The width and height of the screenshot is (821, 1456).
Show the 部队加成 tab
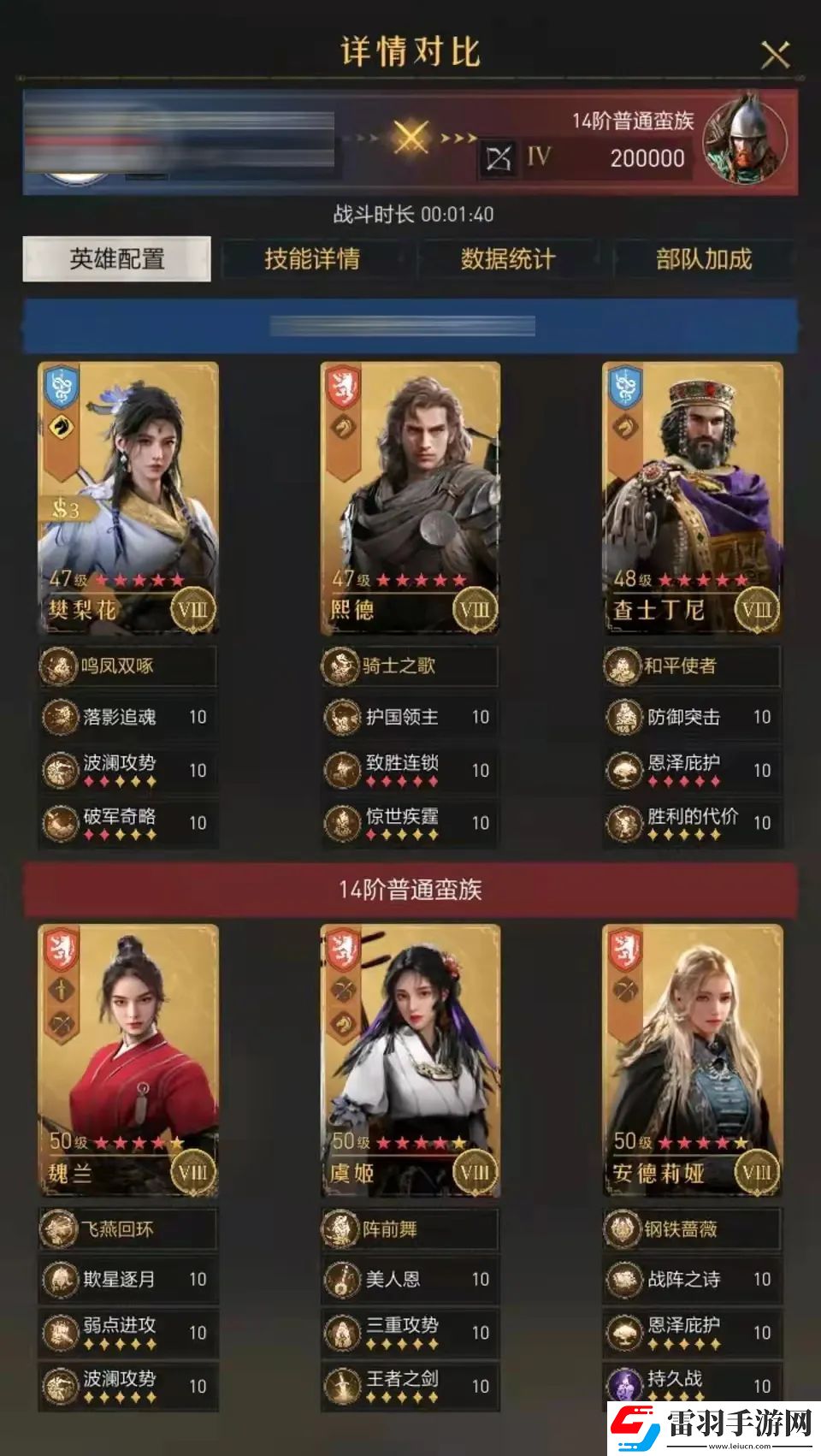pos(703,258)
